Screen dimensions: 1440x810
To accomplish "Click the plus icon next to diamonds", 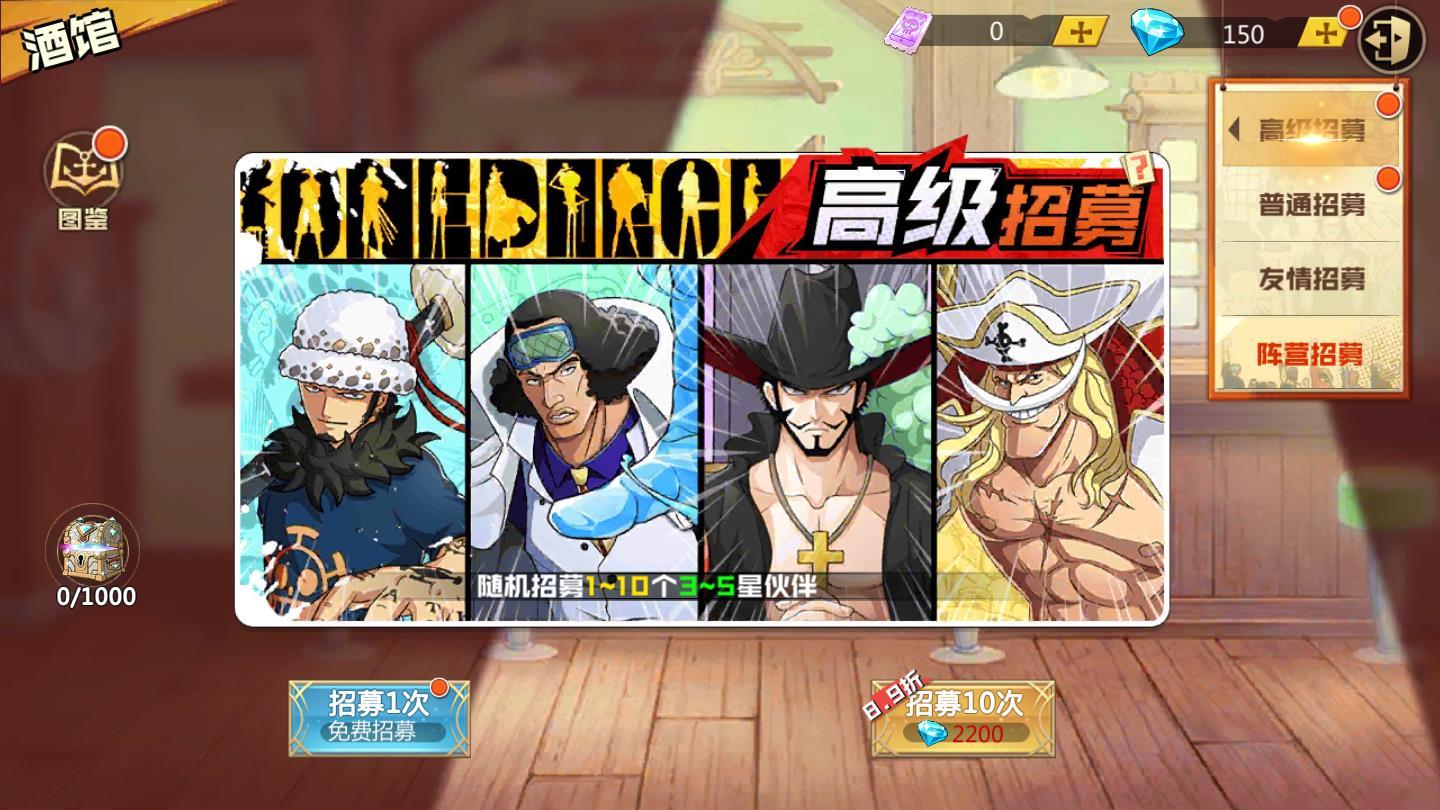I will click(1324, 33).
